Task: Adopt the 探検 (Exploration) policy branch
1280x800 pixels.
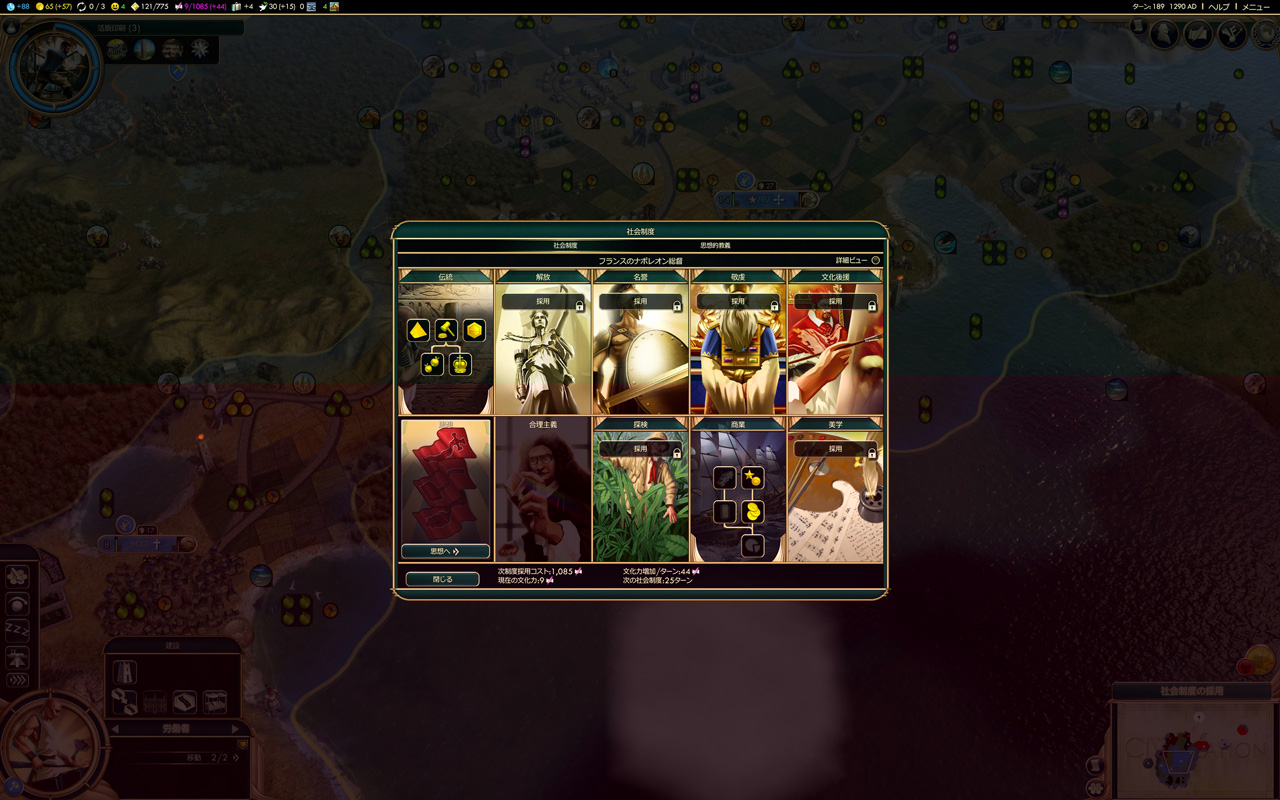Action: point(640,449)
